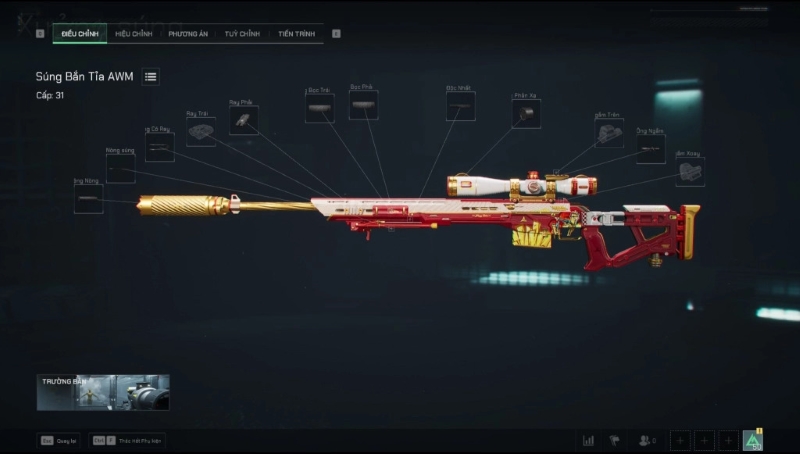Switch to the Điều Chỉnh tab
The width and height of the screenshot is (800, 454).
pyautogui.click(x=79, y=34)
